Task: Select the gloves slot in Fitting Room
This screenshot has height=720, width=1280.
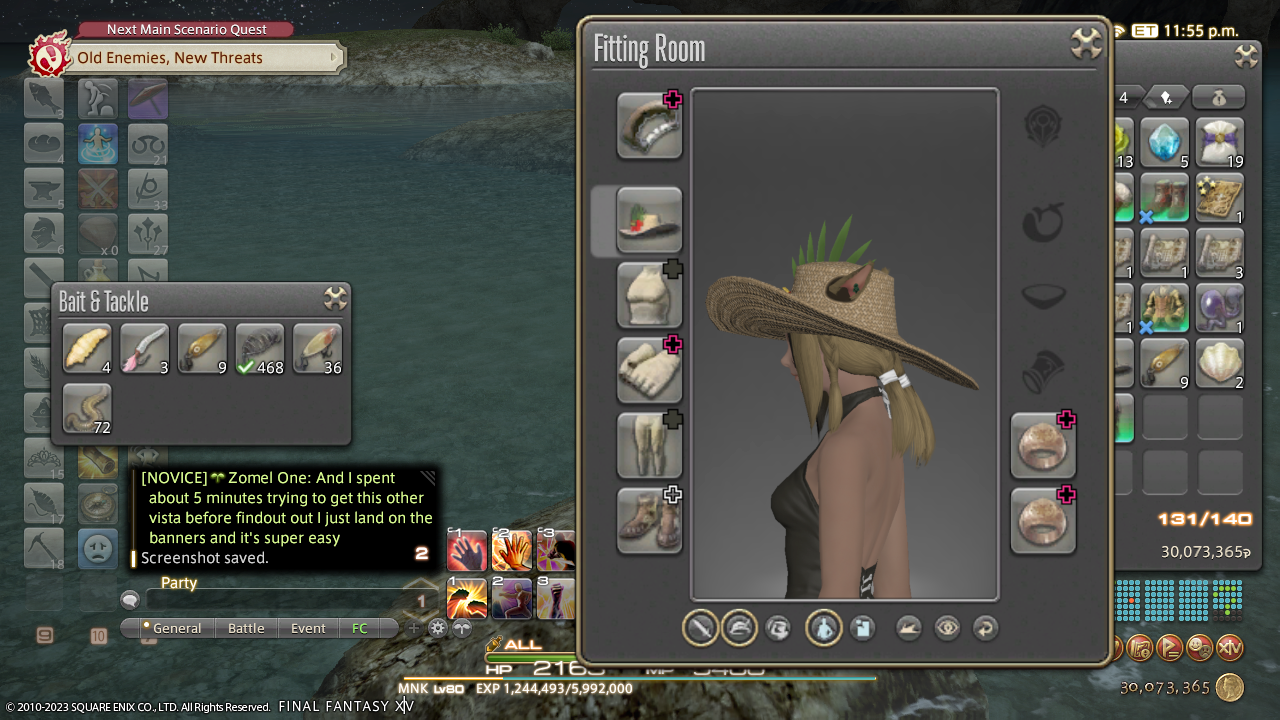Action: click(649, 370)
